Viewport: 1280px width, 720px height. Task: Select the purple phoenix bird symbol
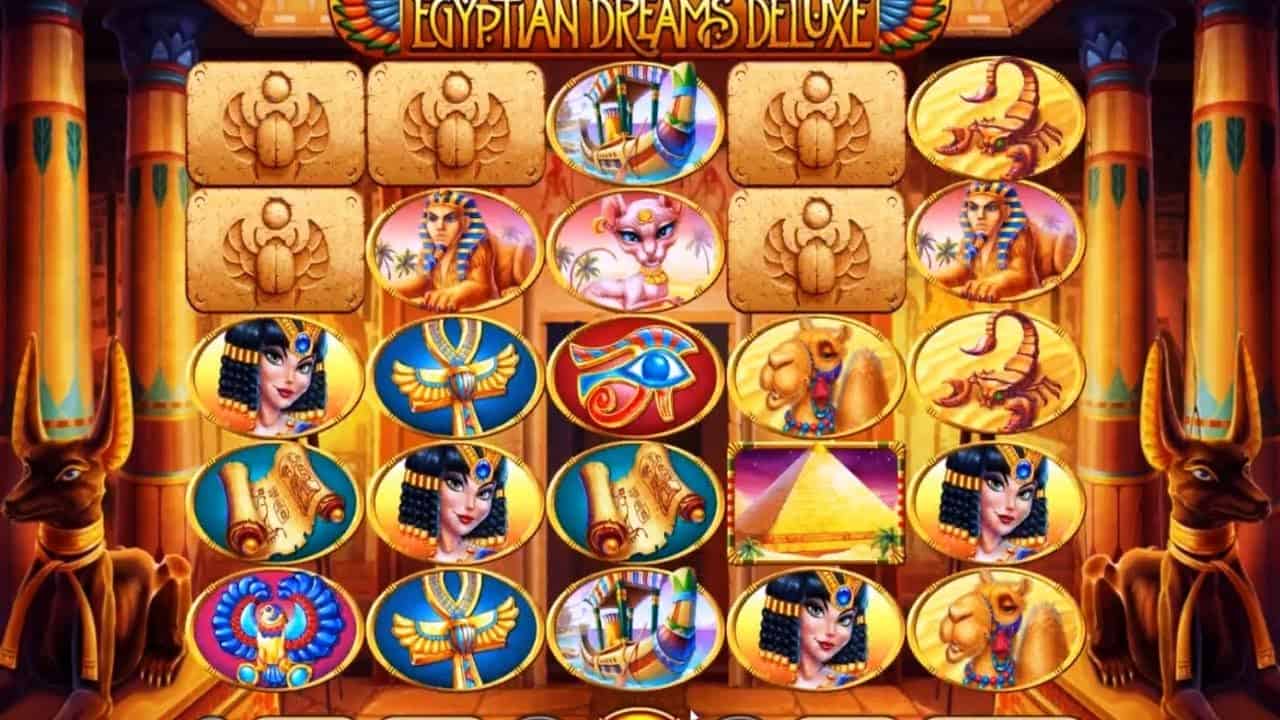pos(270,620)
